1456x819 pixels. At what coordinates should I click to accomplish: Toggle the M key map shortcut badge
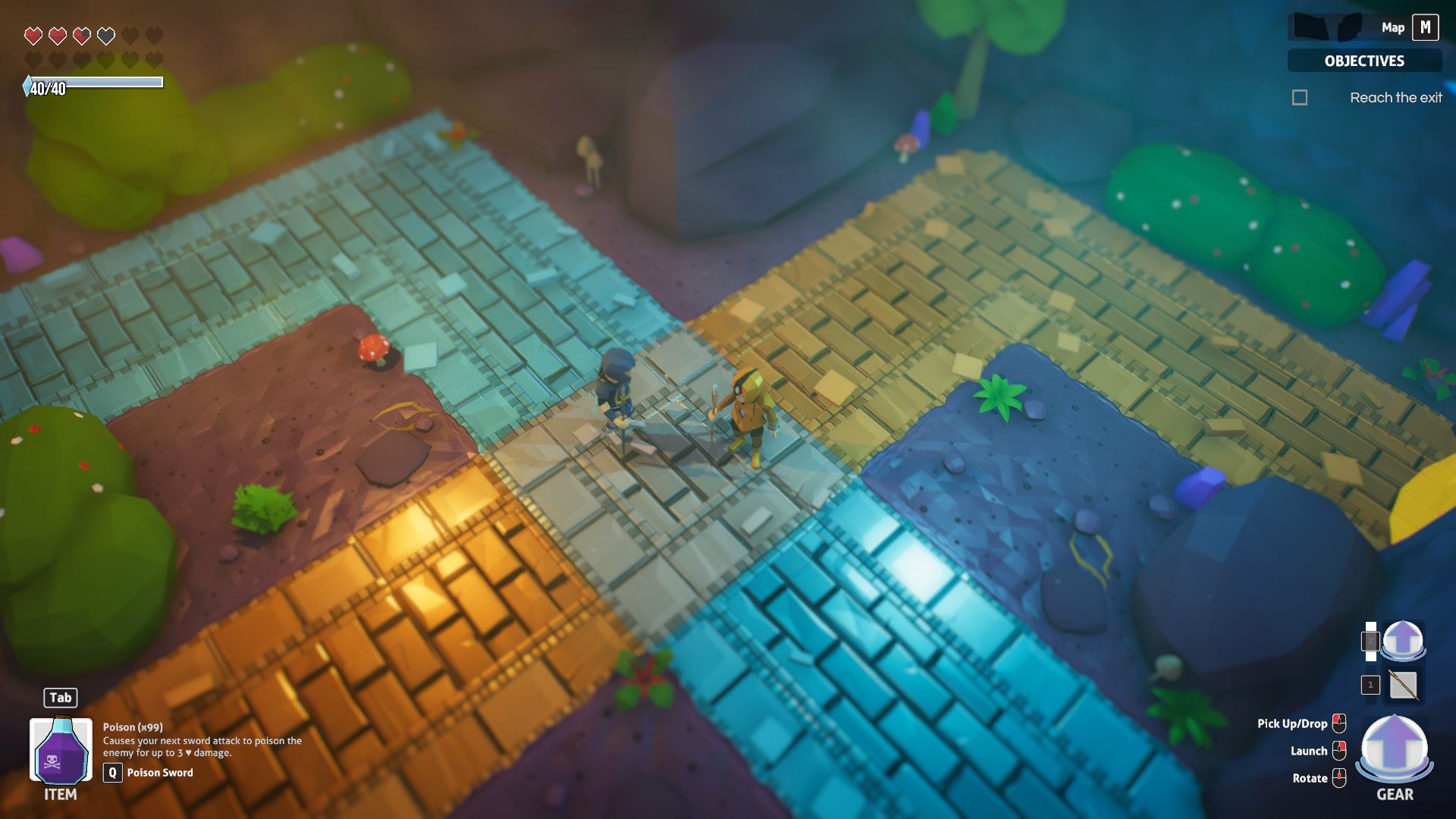[1426, 27]
